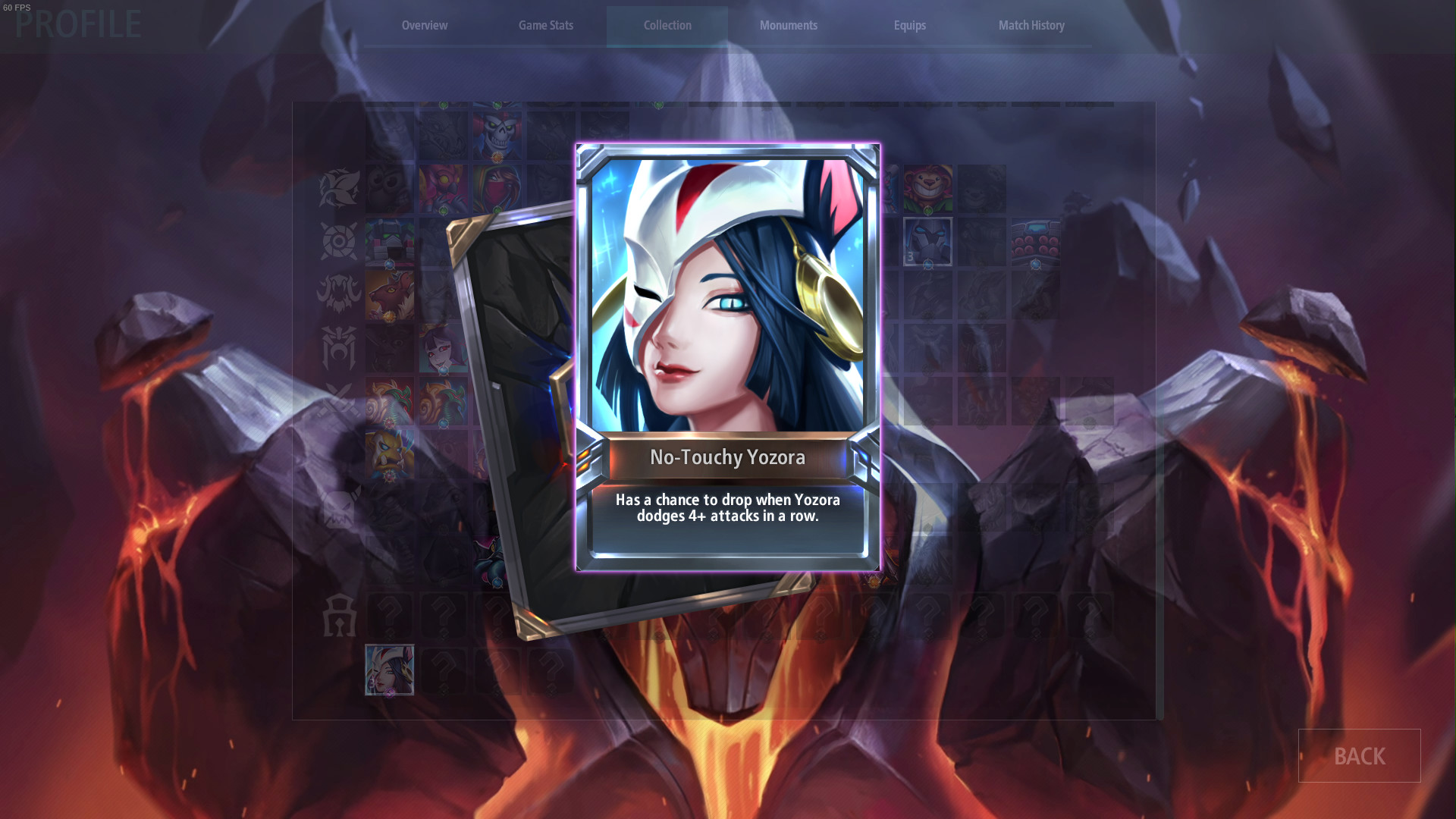The image size is (1456, 819).
Task: Select the grinning monkey card thumbnail
Action: [x=928, y=189]
